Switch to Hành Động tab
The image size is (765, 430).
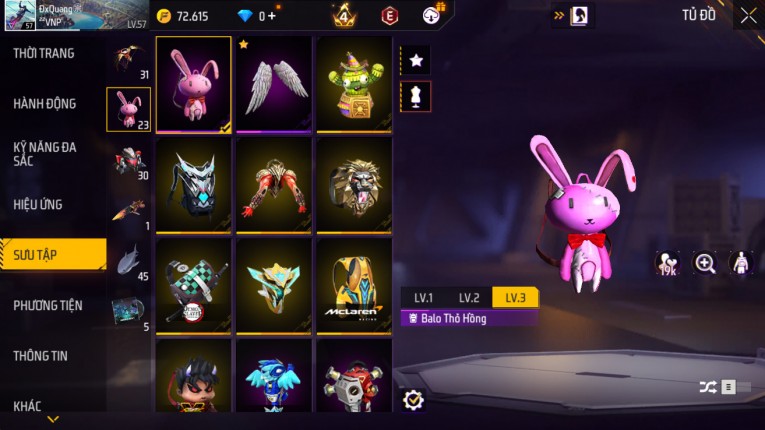coord(45,103)
